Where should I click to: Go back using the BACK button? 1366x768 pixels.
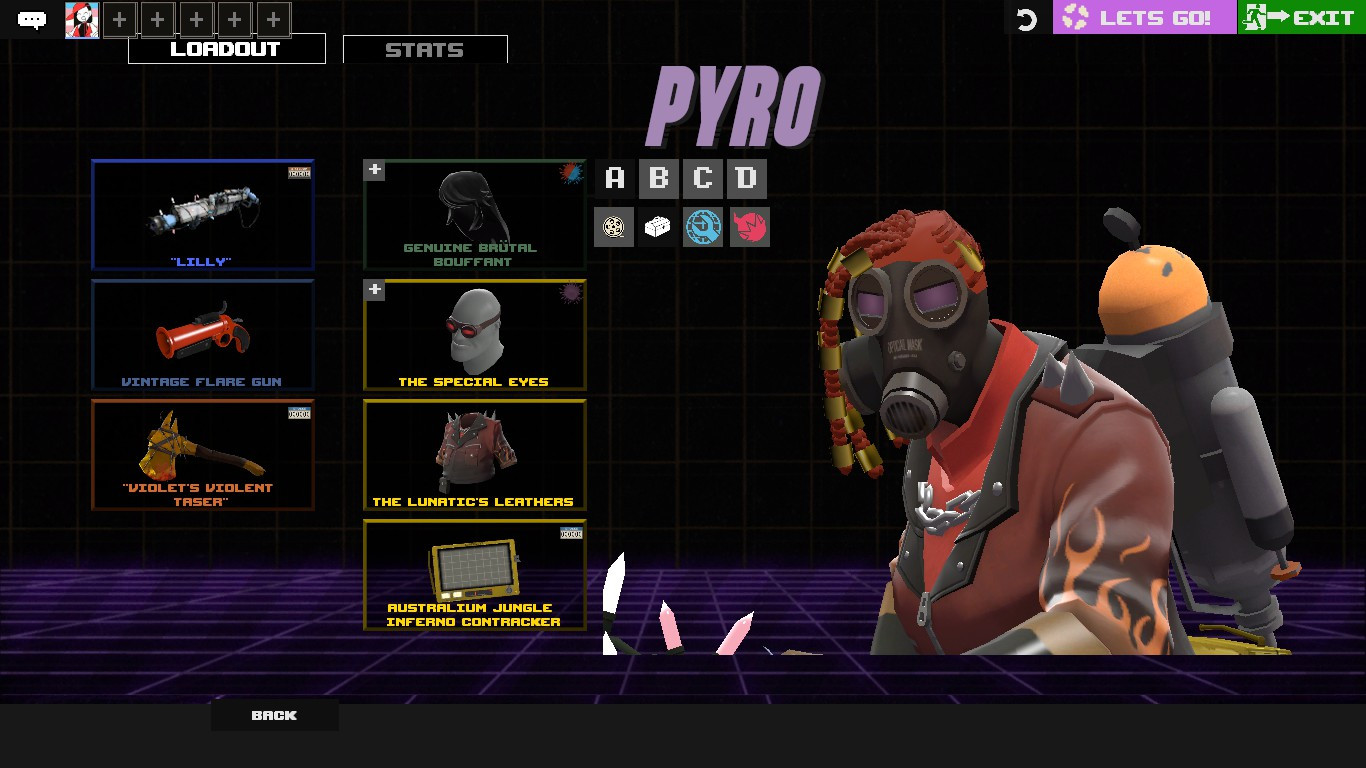click(x=274, y=715)
